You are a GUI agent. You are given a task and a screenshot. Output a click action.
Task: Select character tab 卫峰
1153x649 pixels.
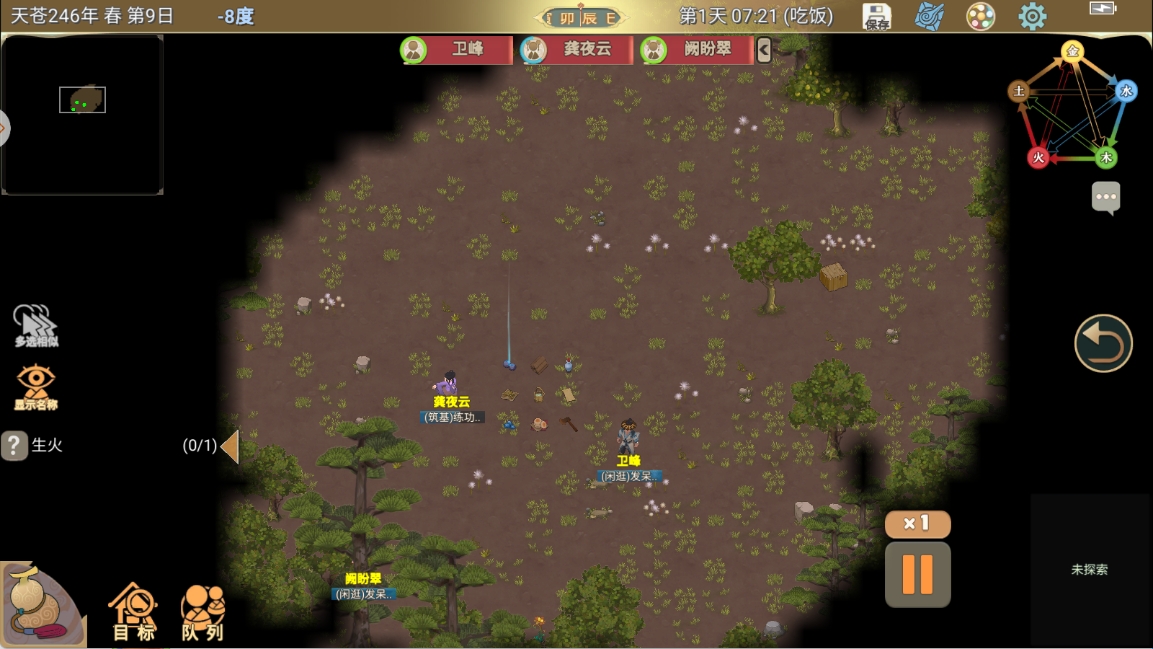click(456, 50)
